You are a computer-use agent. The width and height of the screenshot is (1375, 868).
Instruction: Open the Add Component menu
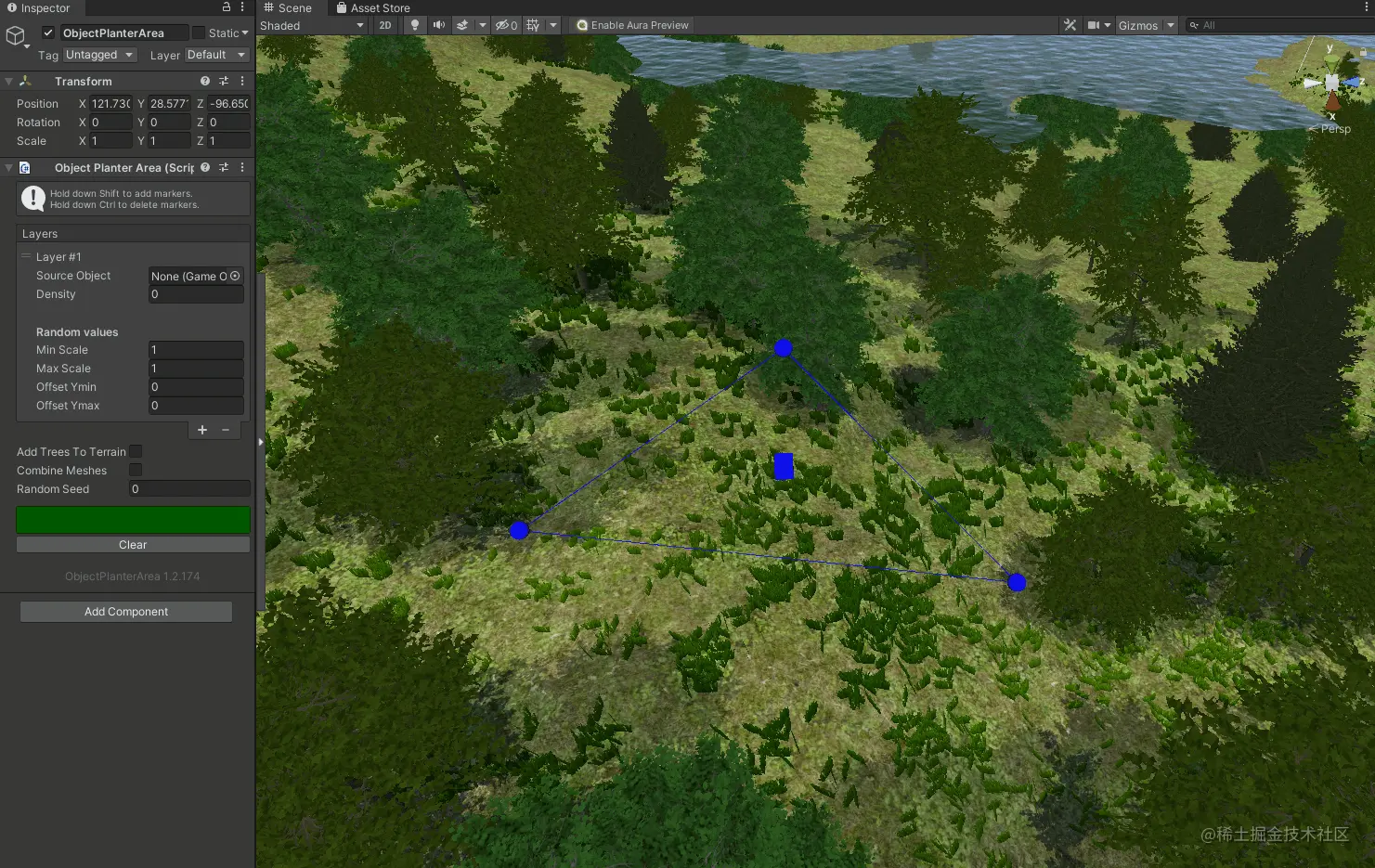(x=126, y=612)
